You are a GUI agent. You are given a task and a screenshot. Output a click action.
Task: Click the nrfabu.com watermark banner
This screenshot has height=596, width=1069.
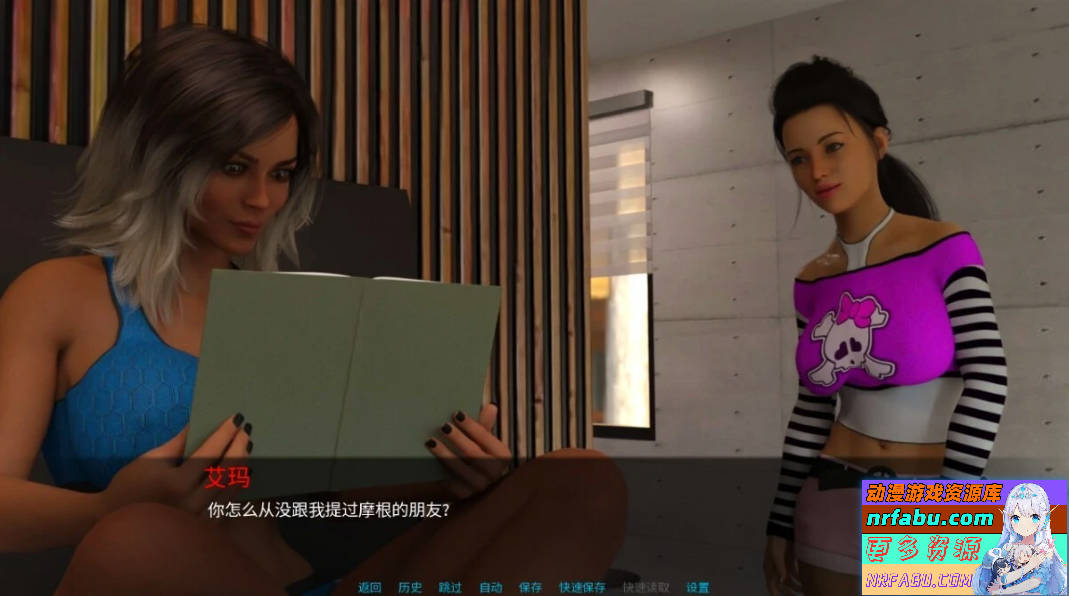click(930, 519)
